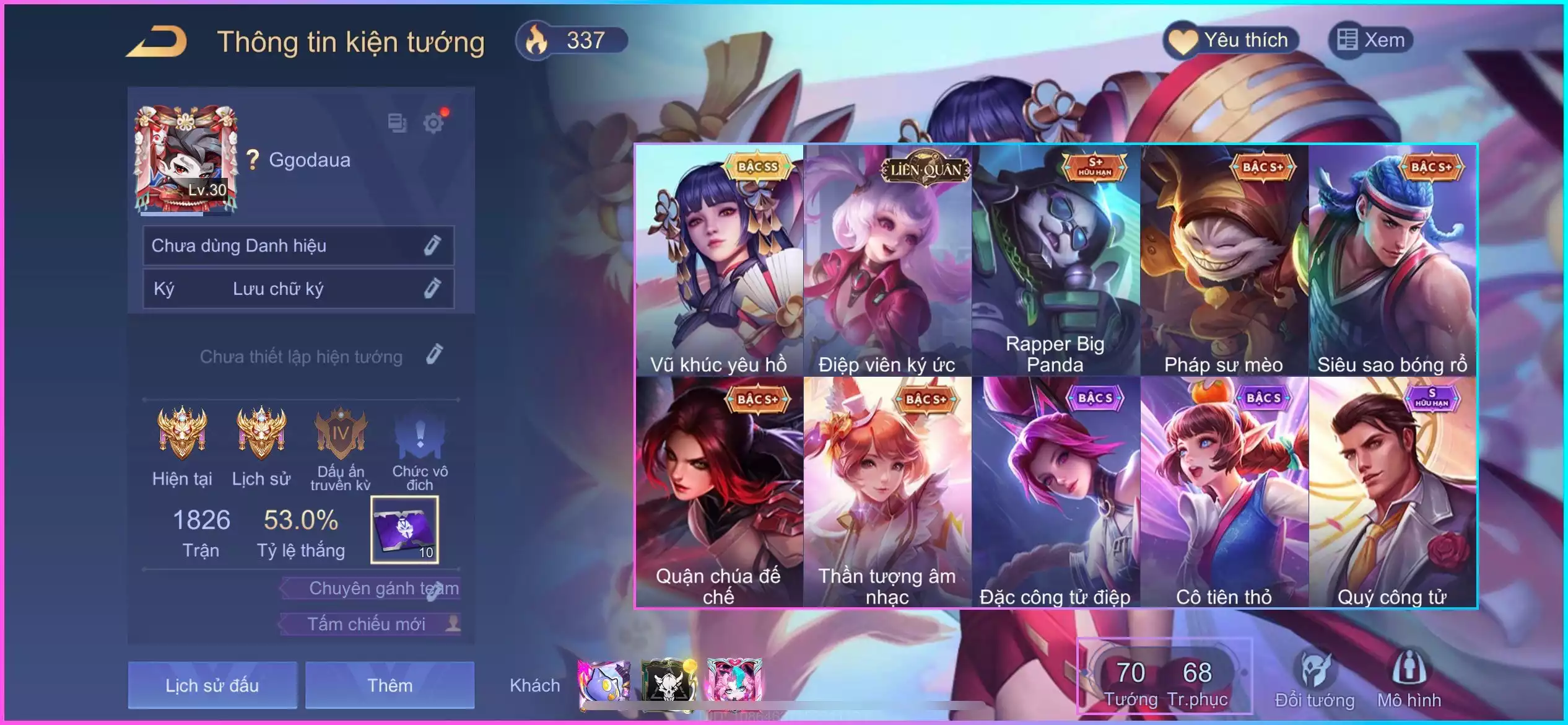The height and width of the screenshot is (725, 1568).
Task: Click the Xem view button
Action: tap(1371, 41)
